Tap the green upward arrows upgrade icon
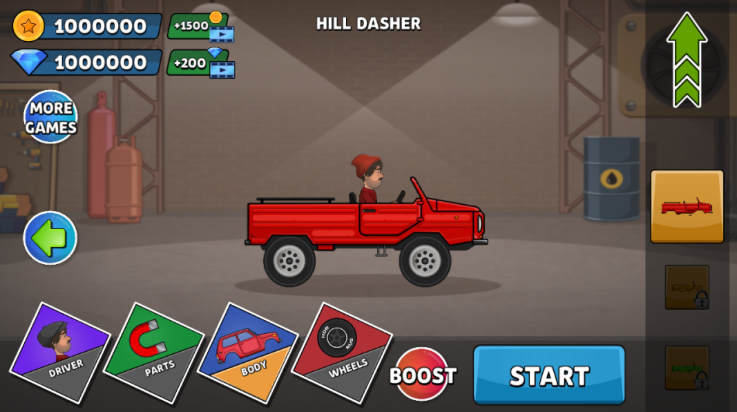This screenshot has height=412, width=737. coord(687,59)
